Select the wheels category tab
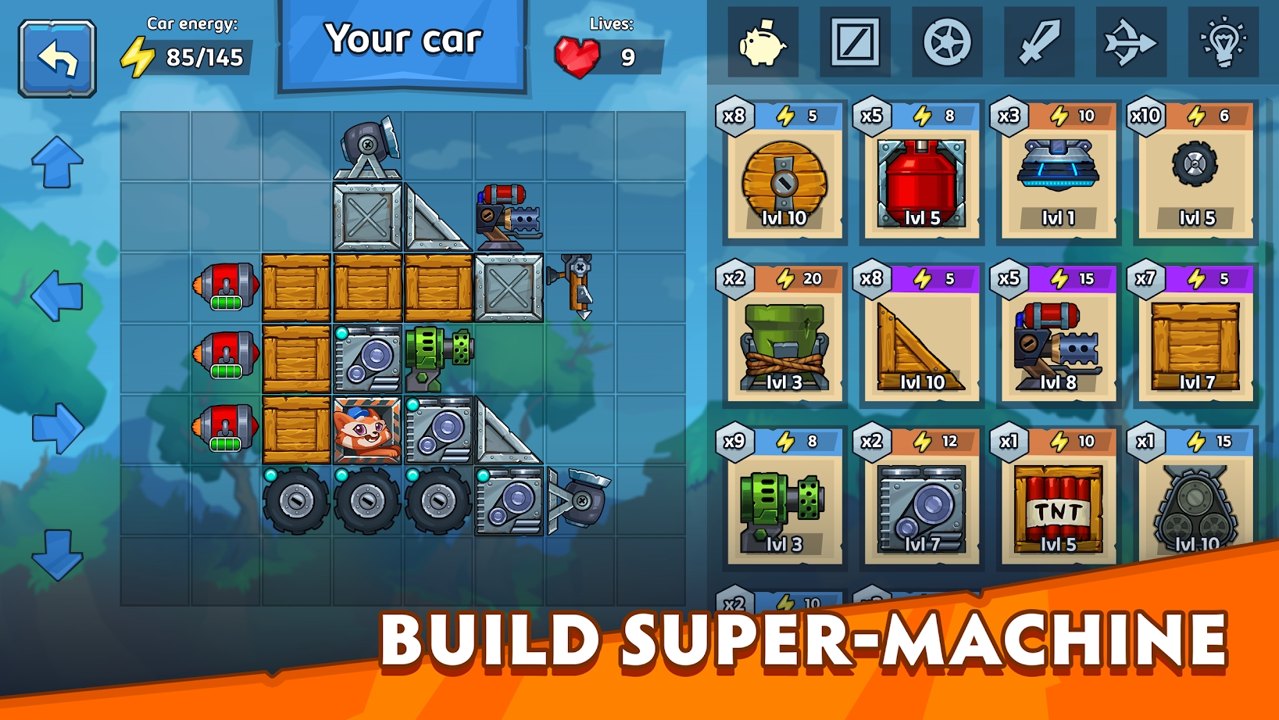The image size is (1279, 720). [x=948, y=42]
